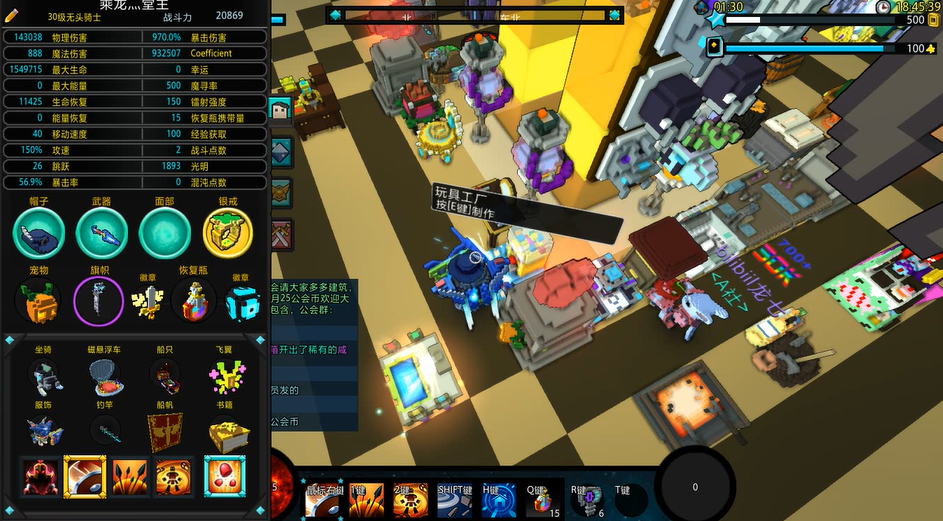Choose the fishing rod slot
943x521 pixels.
click(105, 432)
